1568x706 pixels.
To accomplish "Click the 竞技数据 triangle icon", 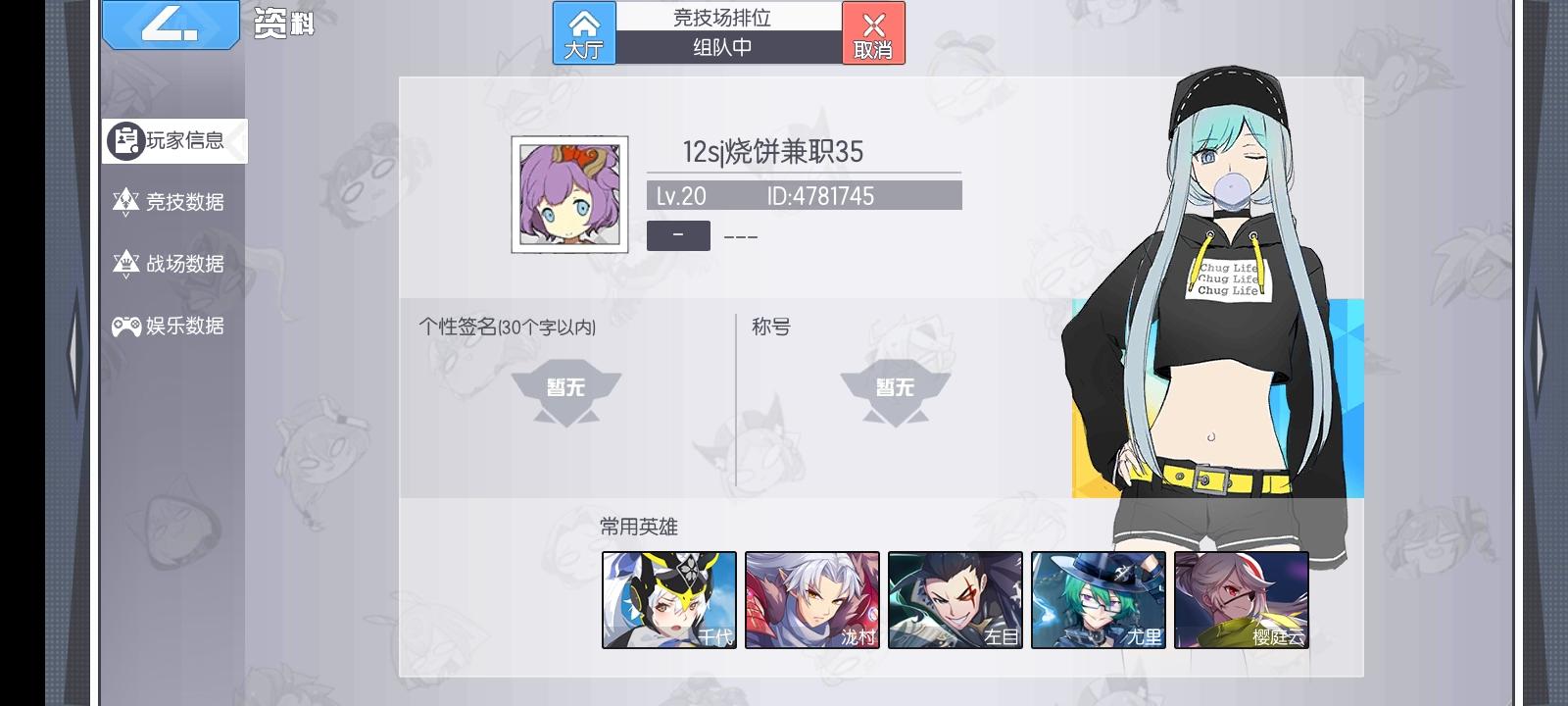I will tap(125, 202).
